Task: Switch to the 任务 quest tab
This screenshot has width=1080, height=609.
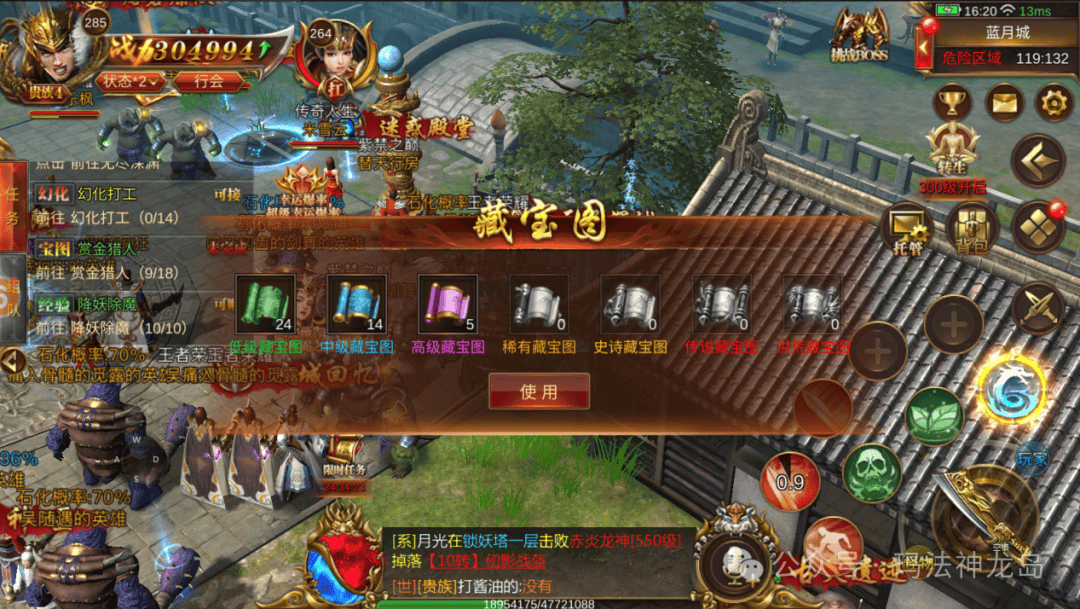Action: (12, 207)
